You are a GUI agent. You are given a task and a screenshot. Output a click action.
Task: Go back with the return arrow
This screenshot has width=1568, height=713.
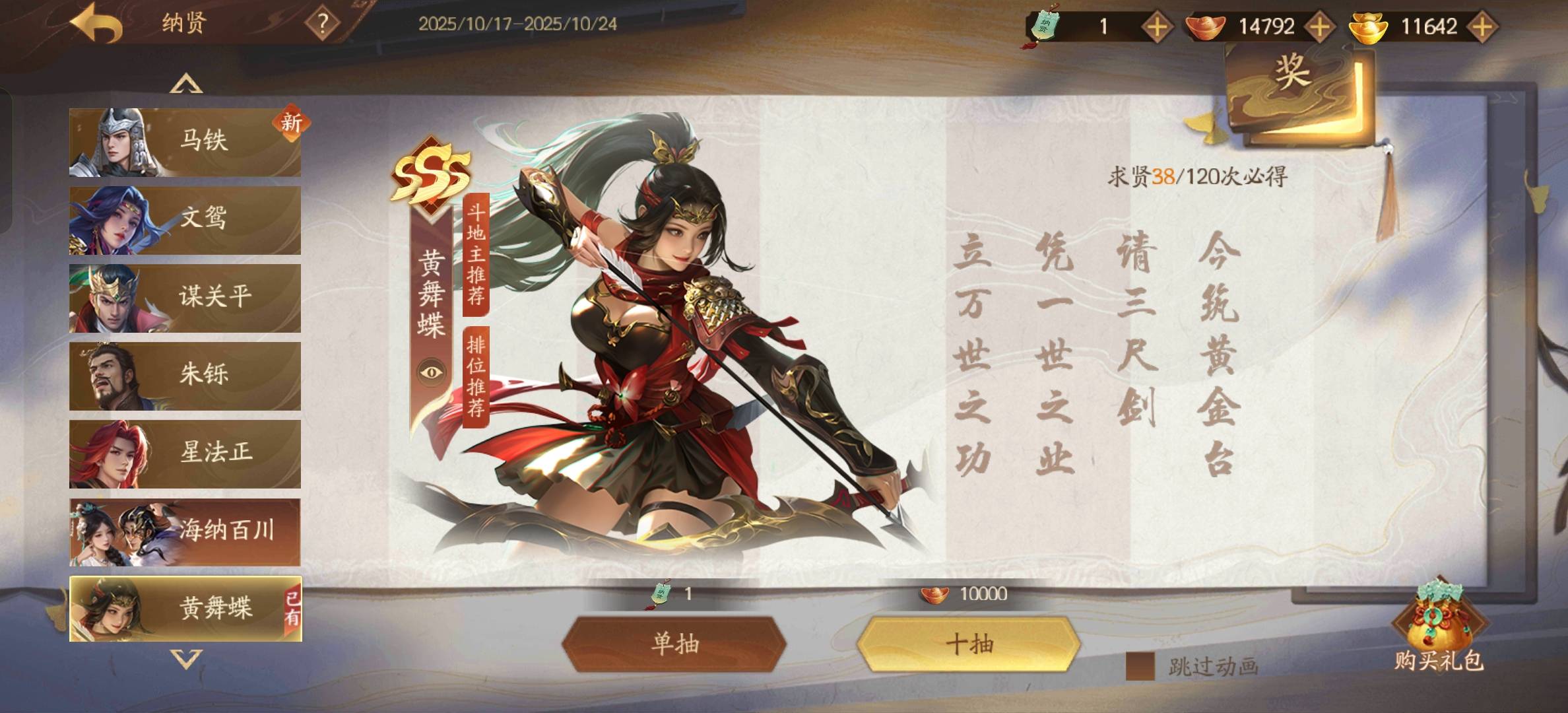96,25
